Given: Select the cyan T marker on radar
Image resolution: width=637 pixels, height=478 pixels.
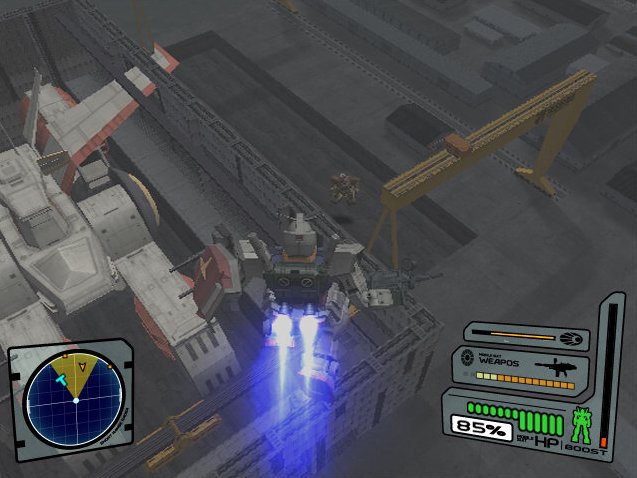Looking at the screenshot, I should 61,379.
